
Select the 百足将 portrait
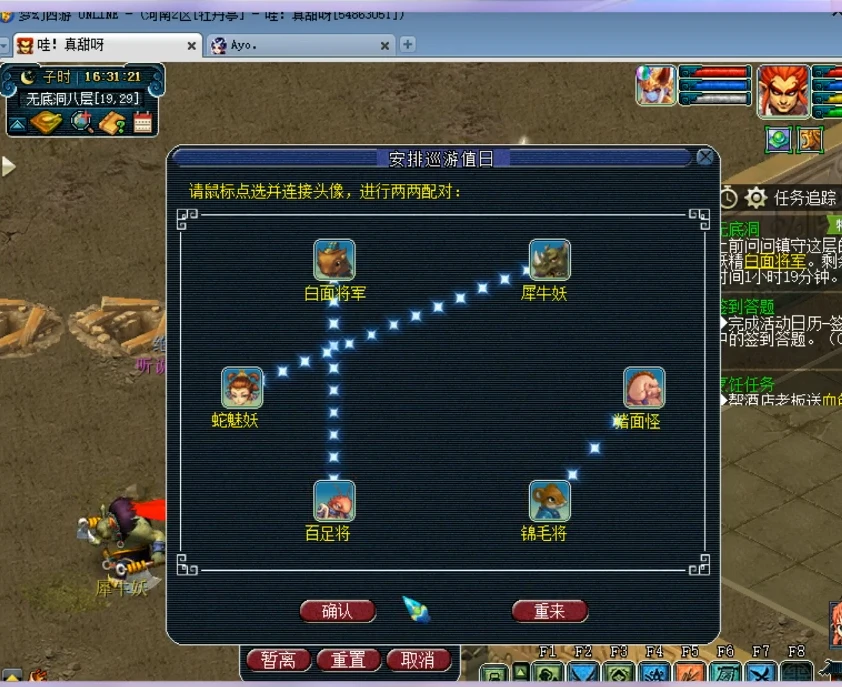coord(334,500)
